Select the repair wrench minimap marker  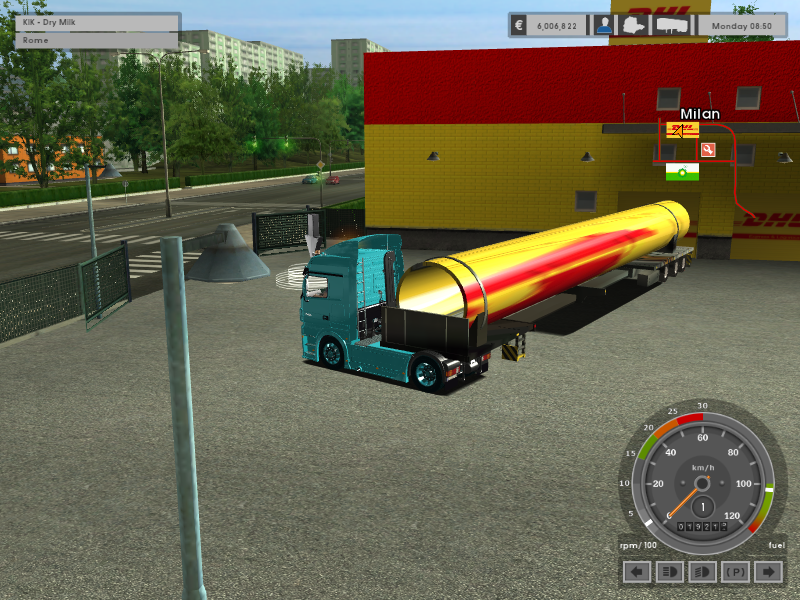708,150
